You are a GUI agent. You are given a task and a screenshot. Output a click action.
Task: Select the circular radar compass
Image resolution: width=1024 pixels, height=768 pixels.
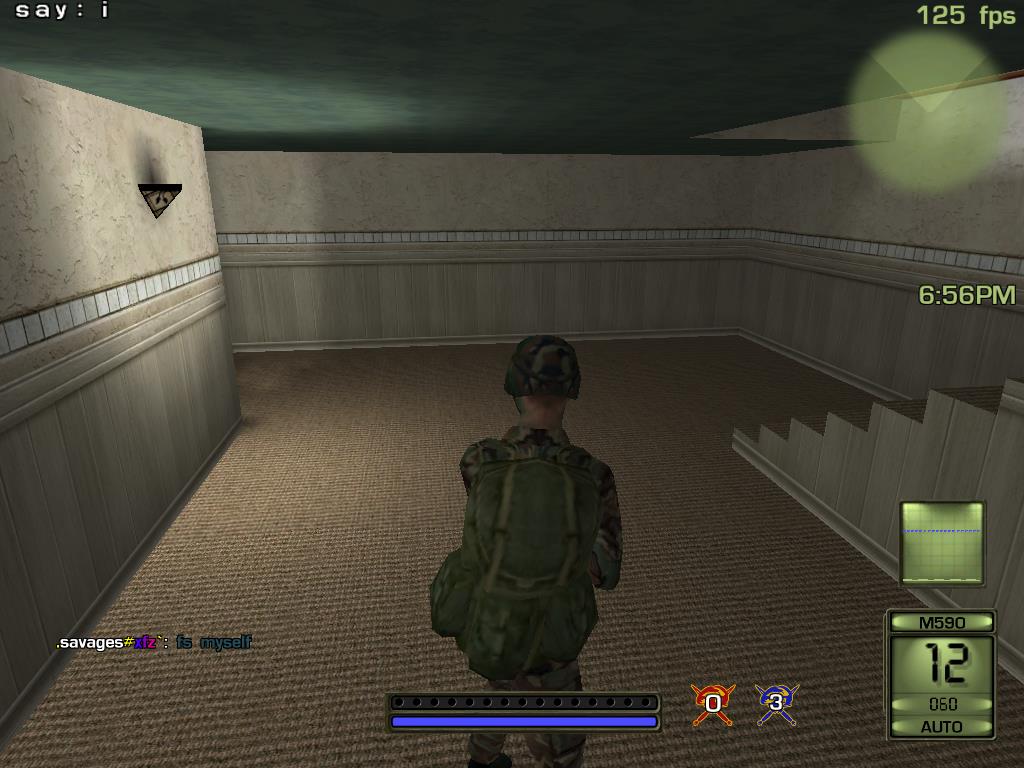(928, 109)
